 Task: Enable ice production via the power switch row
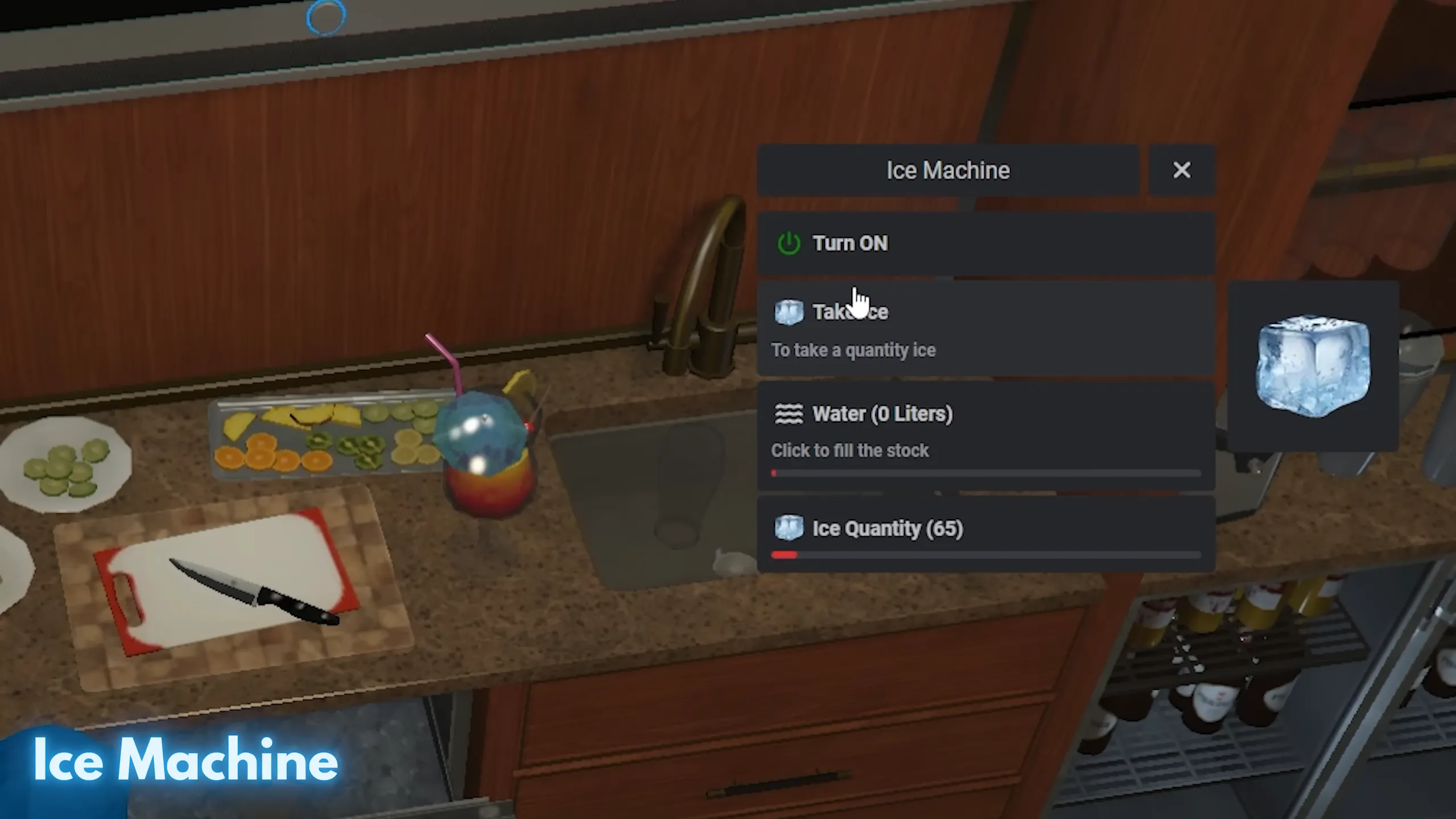tap(967, 244)
